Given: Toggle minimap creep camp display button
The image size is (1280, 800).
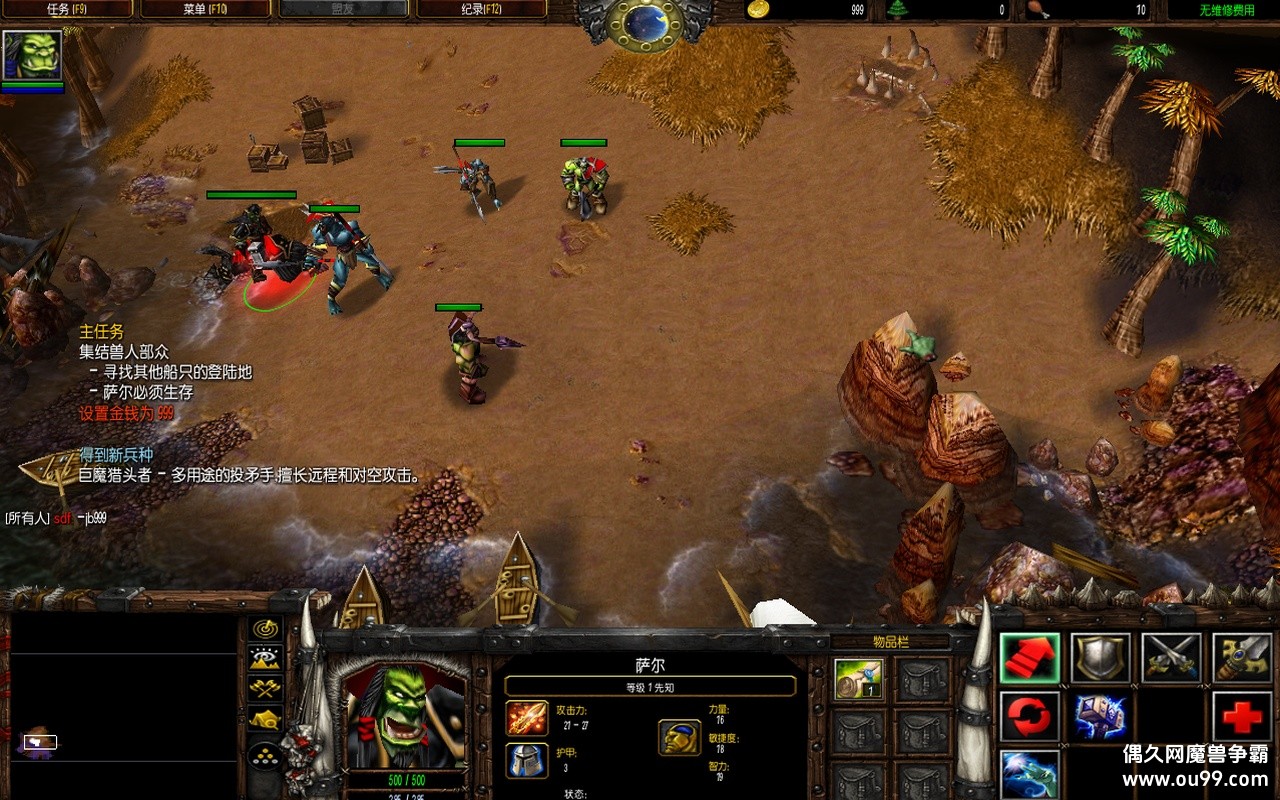Looking at the screenshot, I should pos(265,719).
